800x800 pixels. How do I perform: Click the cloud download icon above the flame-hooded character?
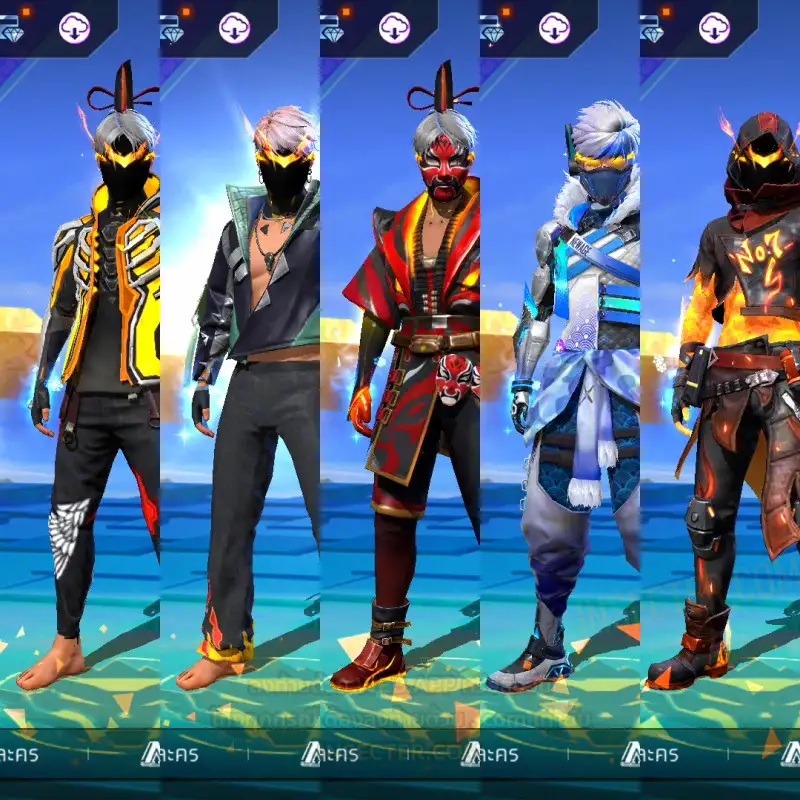pos(715,28)
